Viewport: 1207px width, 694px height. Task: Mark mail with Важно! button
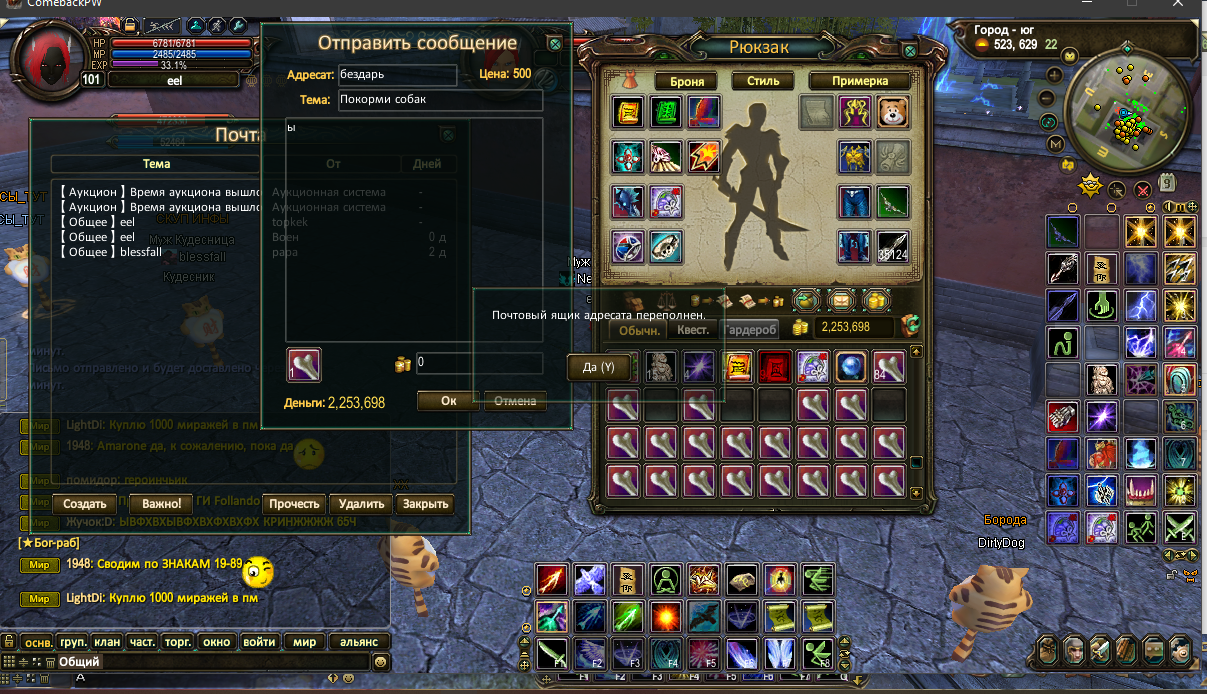162,504
